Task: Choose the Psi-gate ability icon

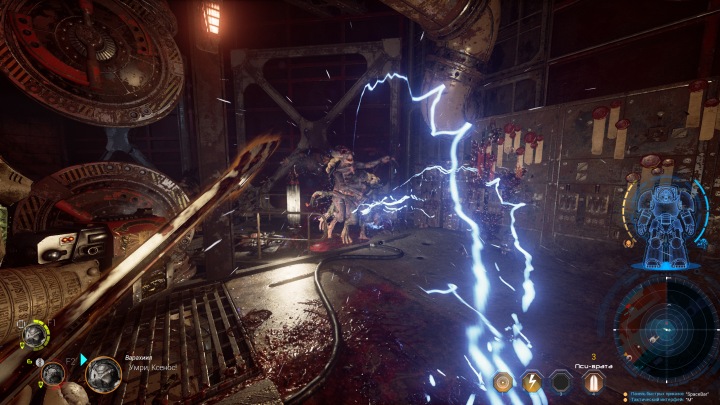Action: 594,381
